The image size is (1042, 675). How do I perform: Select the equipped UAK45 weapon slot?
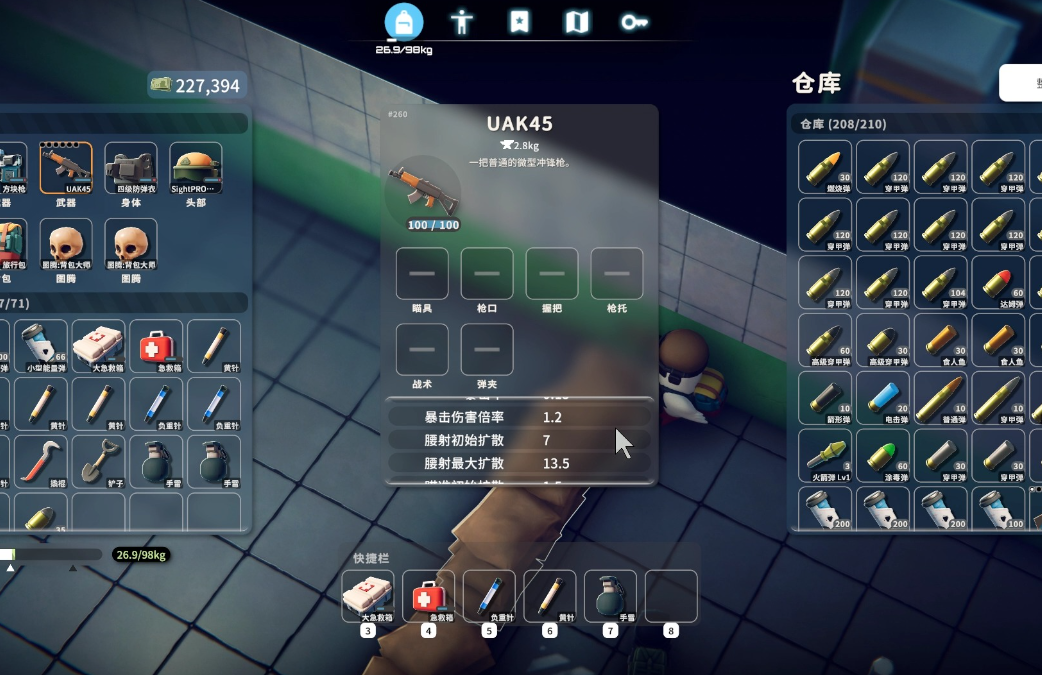[x=66, y=167]
